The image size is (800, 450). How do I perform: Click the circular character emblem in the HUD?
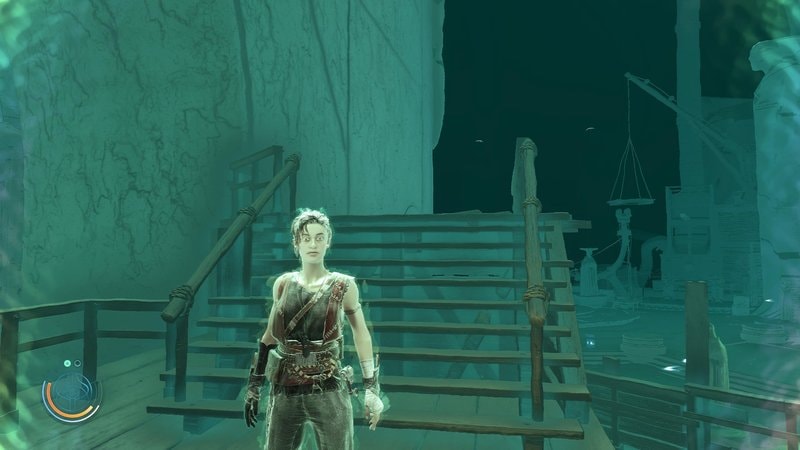coord(71,393)
